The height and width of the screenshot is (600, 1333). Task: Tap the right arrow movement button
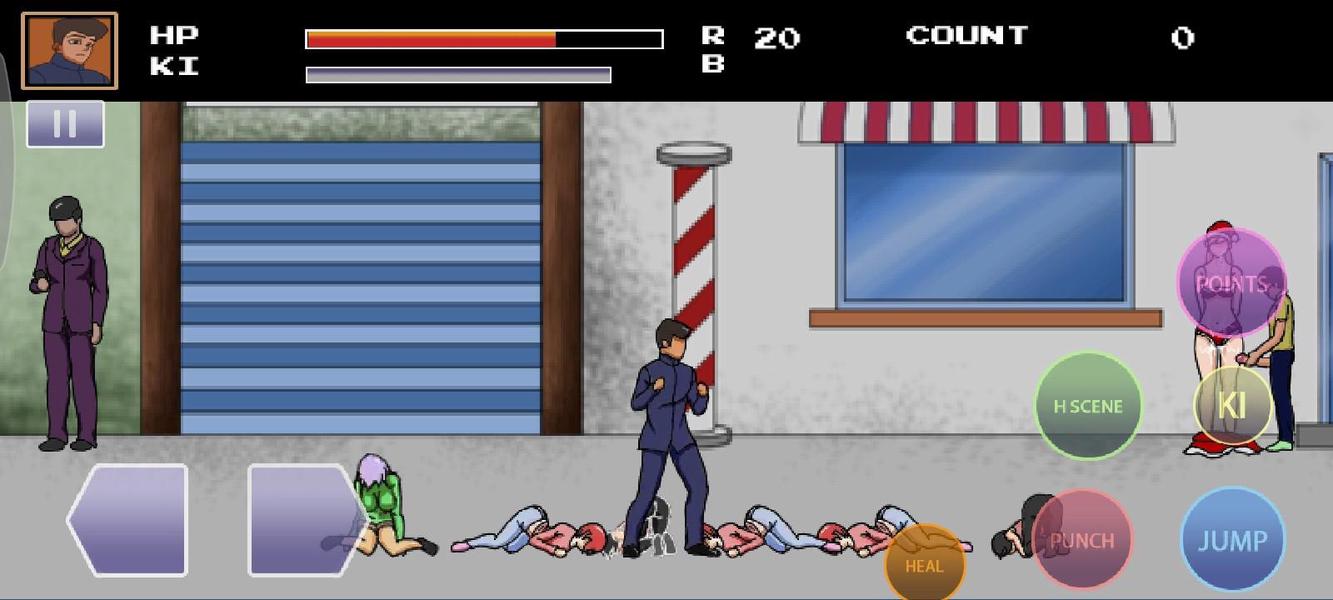click(304, 520)
